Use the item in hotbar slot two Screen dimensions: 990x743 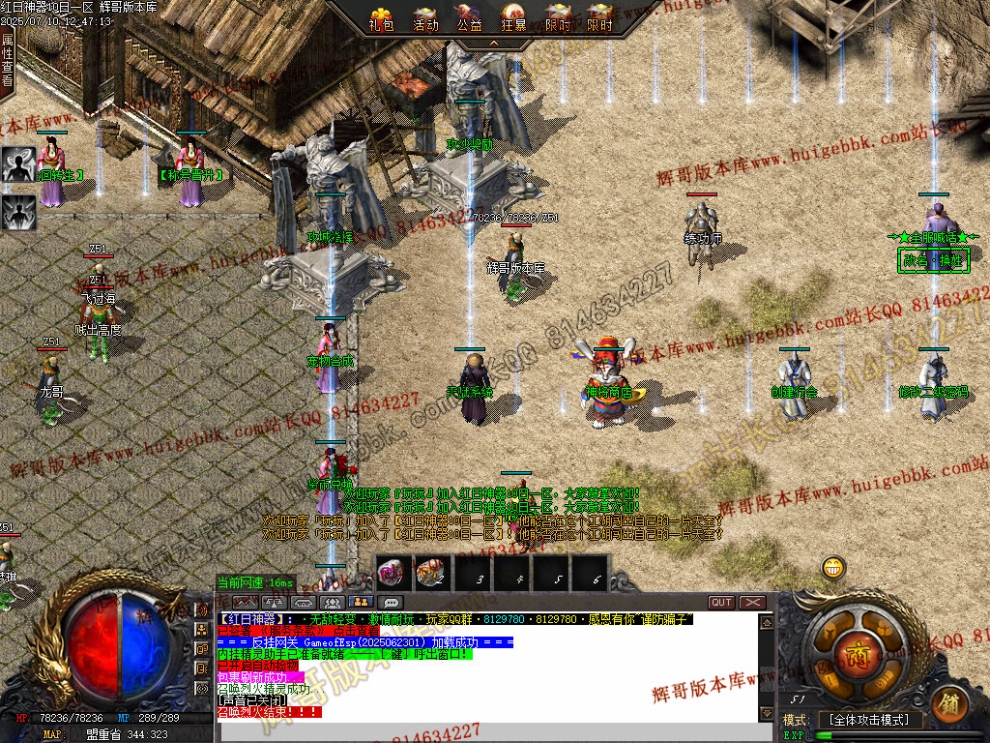pos(430,572)
